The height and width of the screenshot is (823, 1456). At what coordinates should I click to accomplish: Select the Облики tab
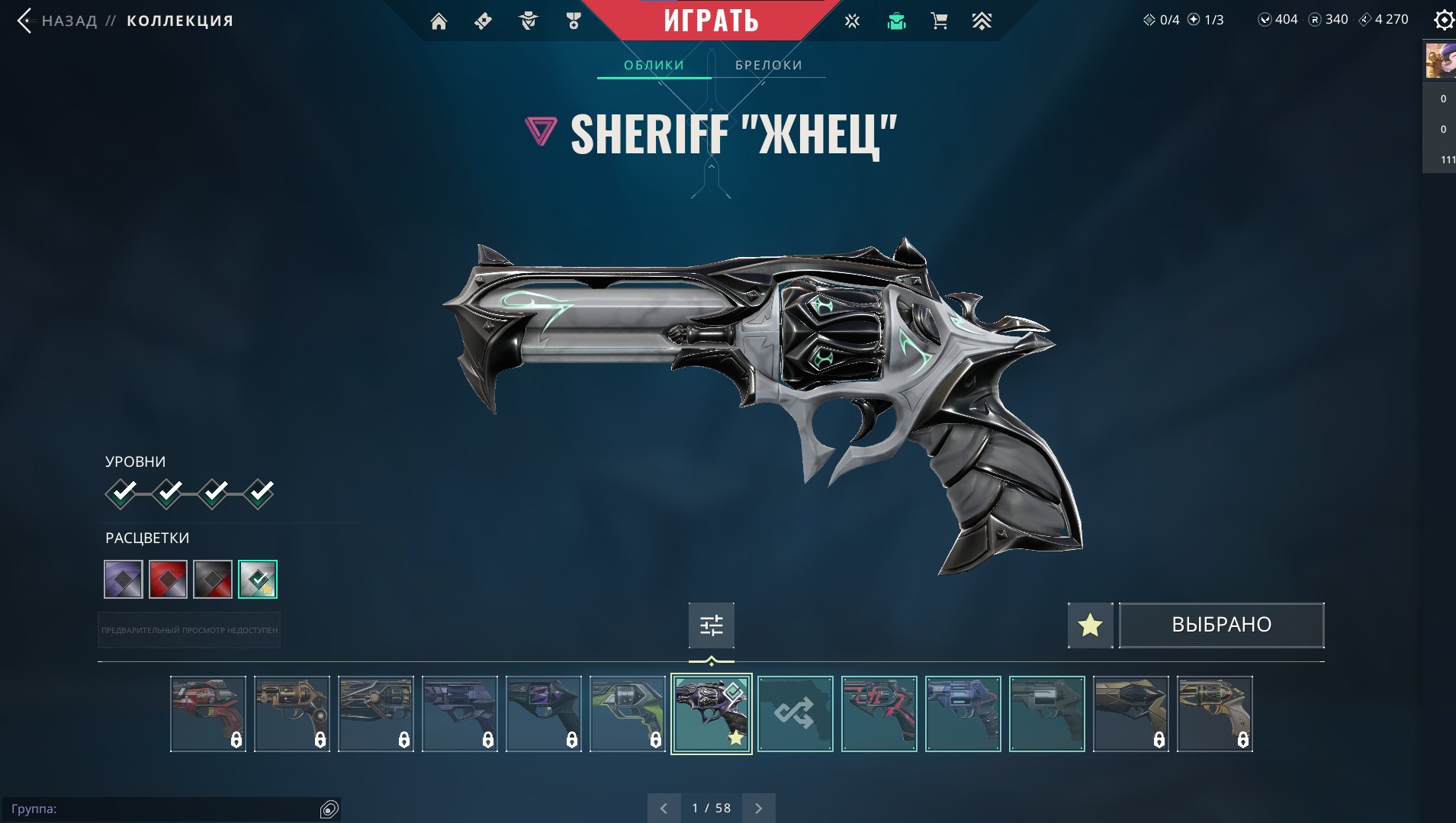tap(654, 65)
